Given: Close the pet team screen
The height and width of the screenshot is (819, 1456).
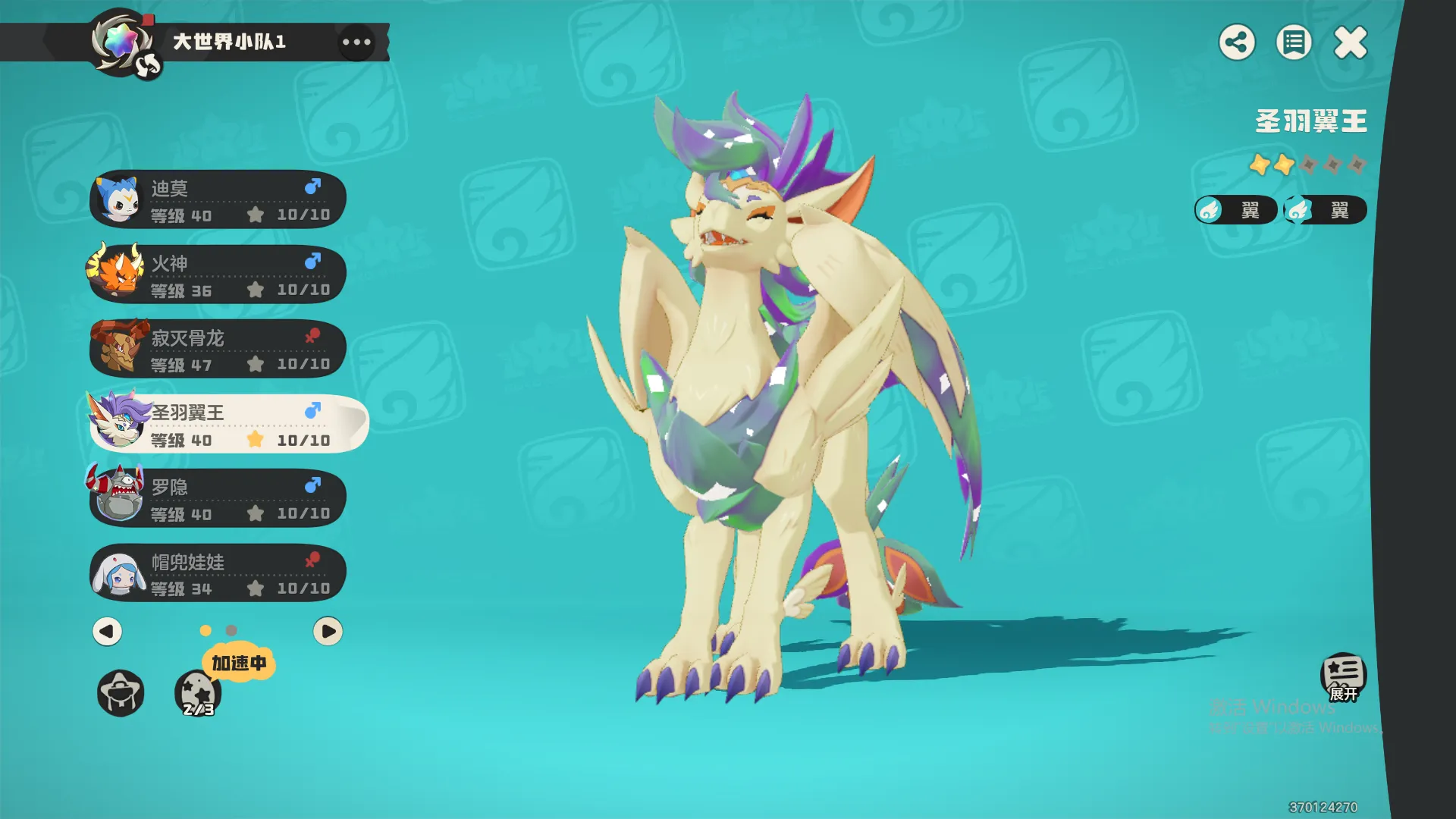Looking at the screenshot, I should pos(1351,42).
